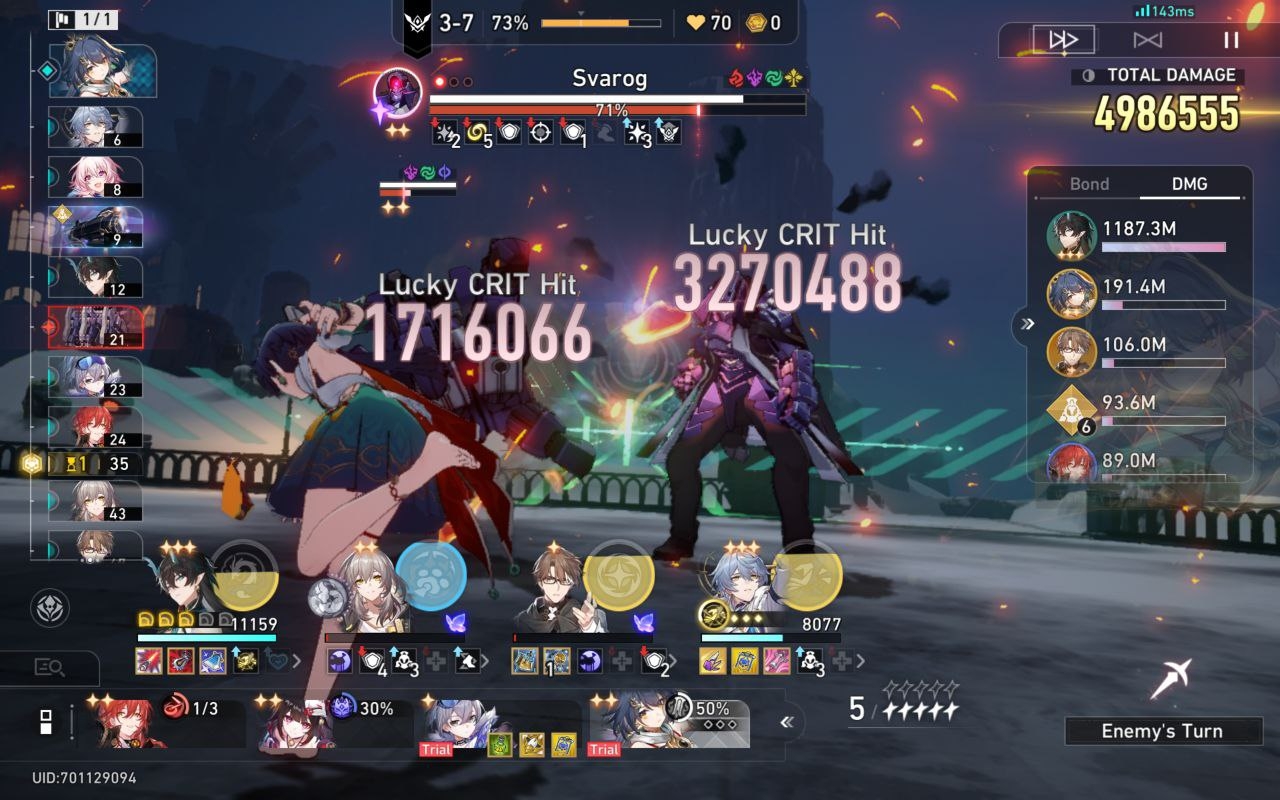Switch to the DMG tab
This screenshot has height=800, width=1280.
(1189, 184)
